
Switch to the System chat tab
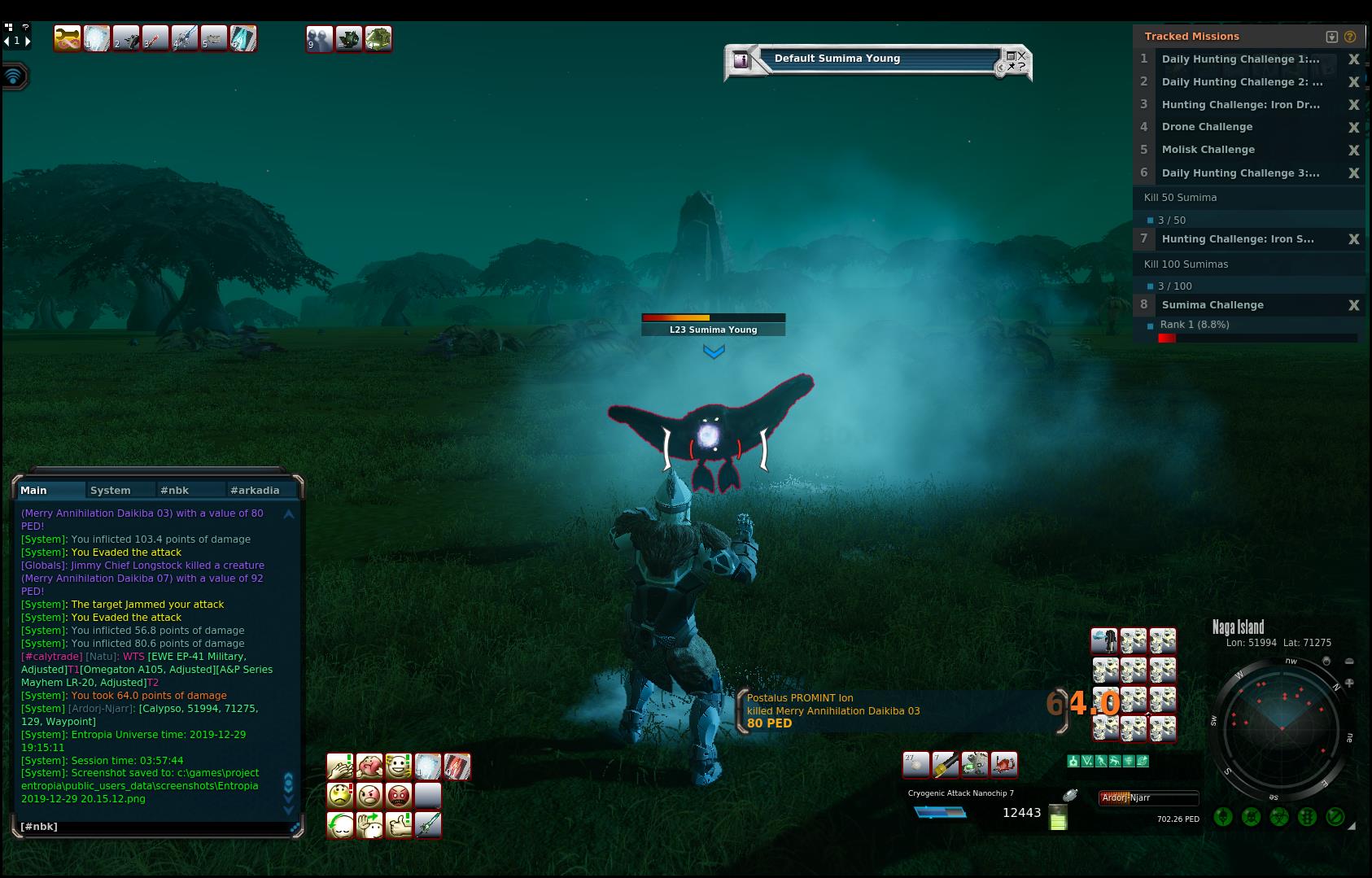111,490
